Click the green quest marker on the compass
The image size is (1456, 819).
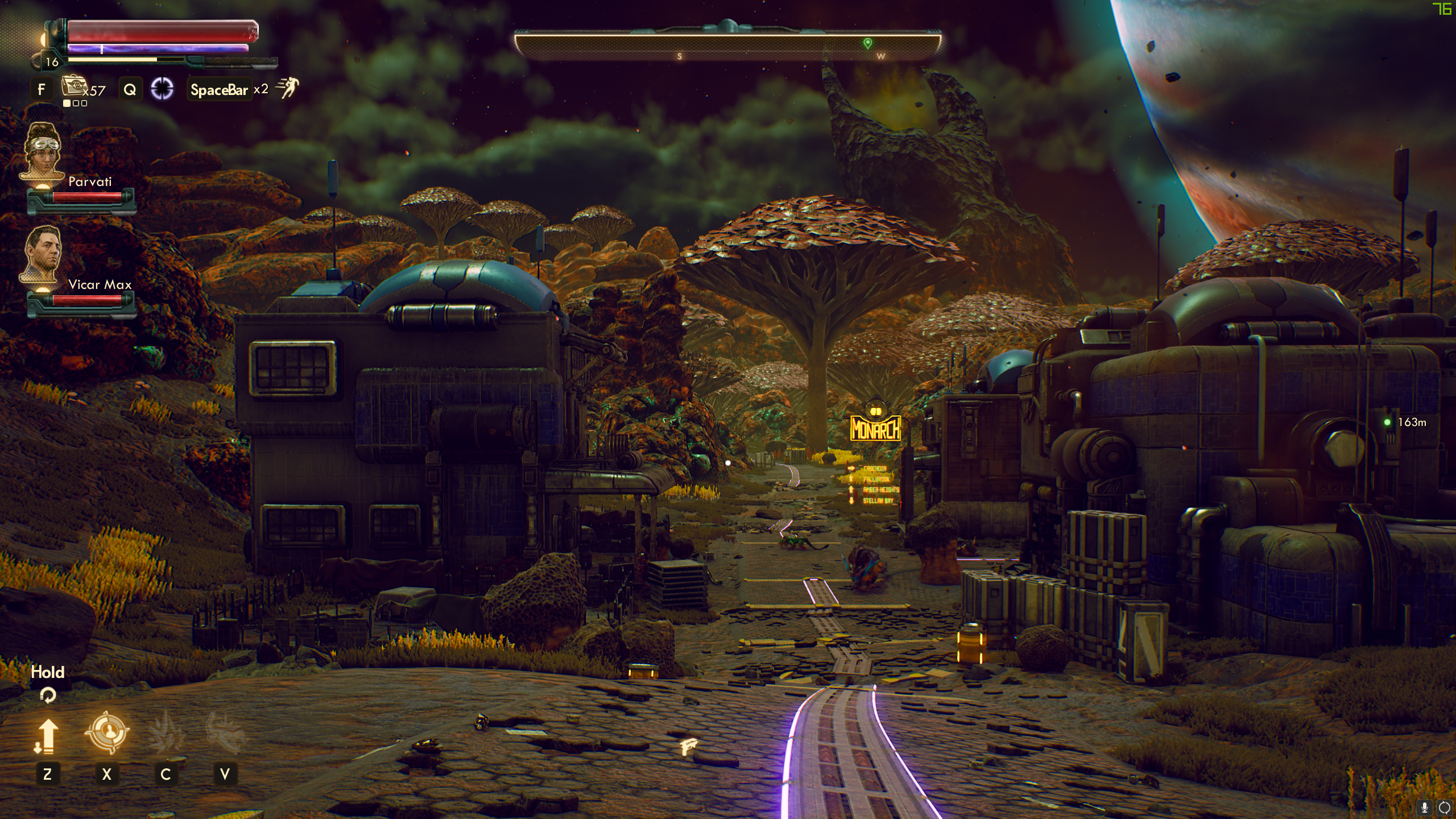[867, 43]
